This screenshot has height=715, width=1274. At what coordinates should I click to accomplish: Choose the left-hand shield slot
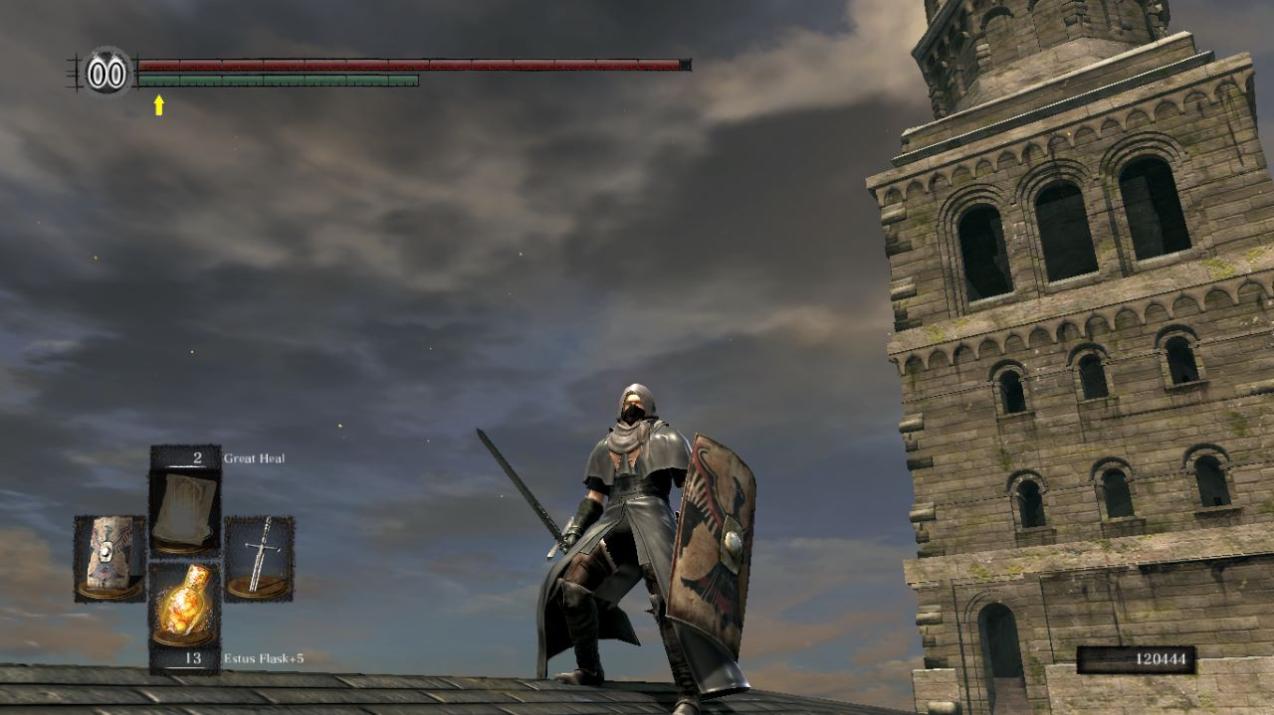tap(110, 558)
